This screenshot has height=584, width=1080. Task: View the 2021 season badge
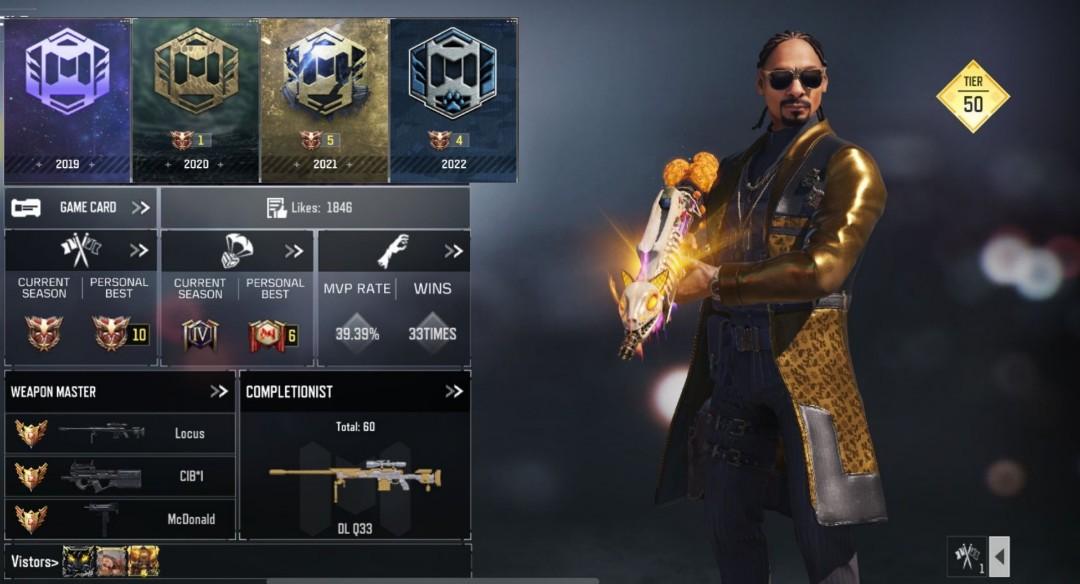coord(324,100)
